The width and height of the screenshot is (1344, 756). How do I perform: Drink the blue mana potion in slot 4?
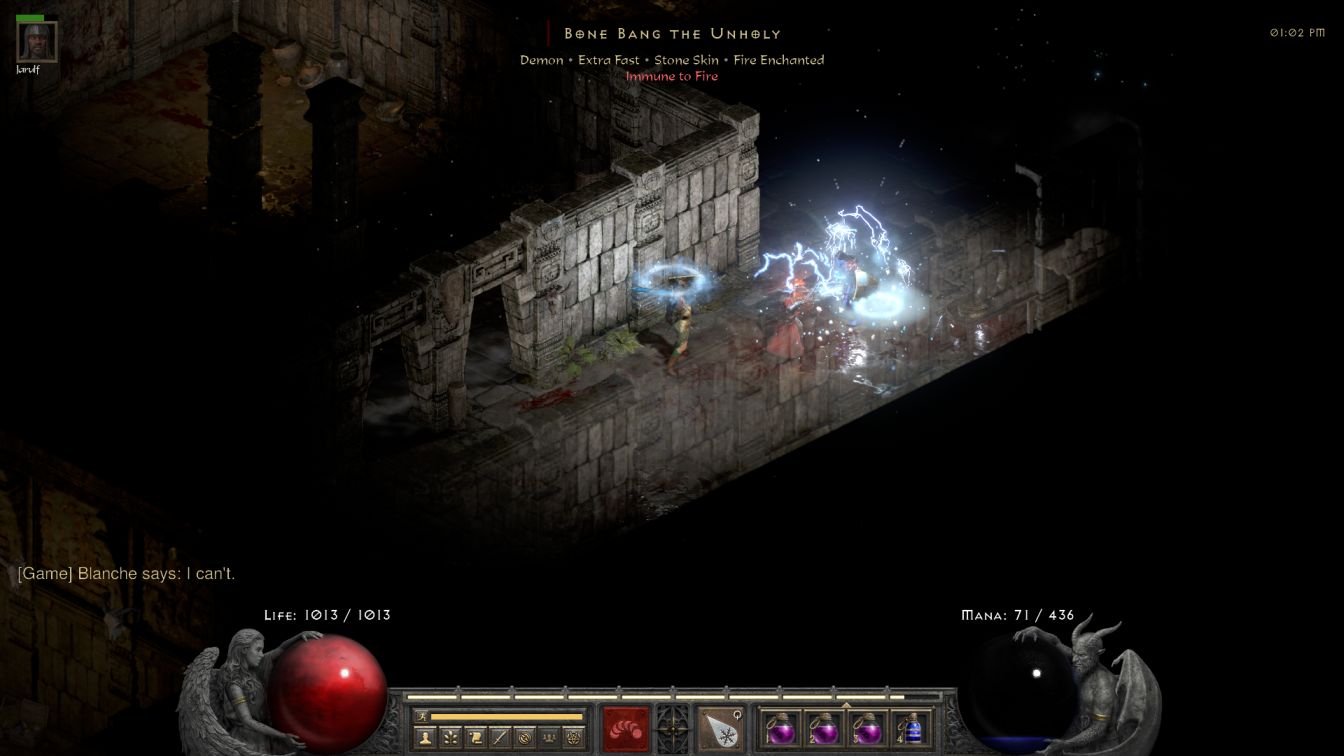[x=911, y=728]
